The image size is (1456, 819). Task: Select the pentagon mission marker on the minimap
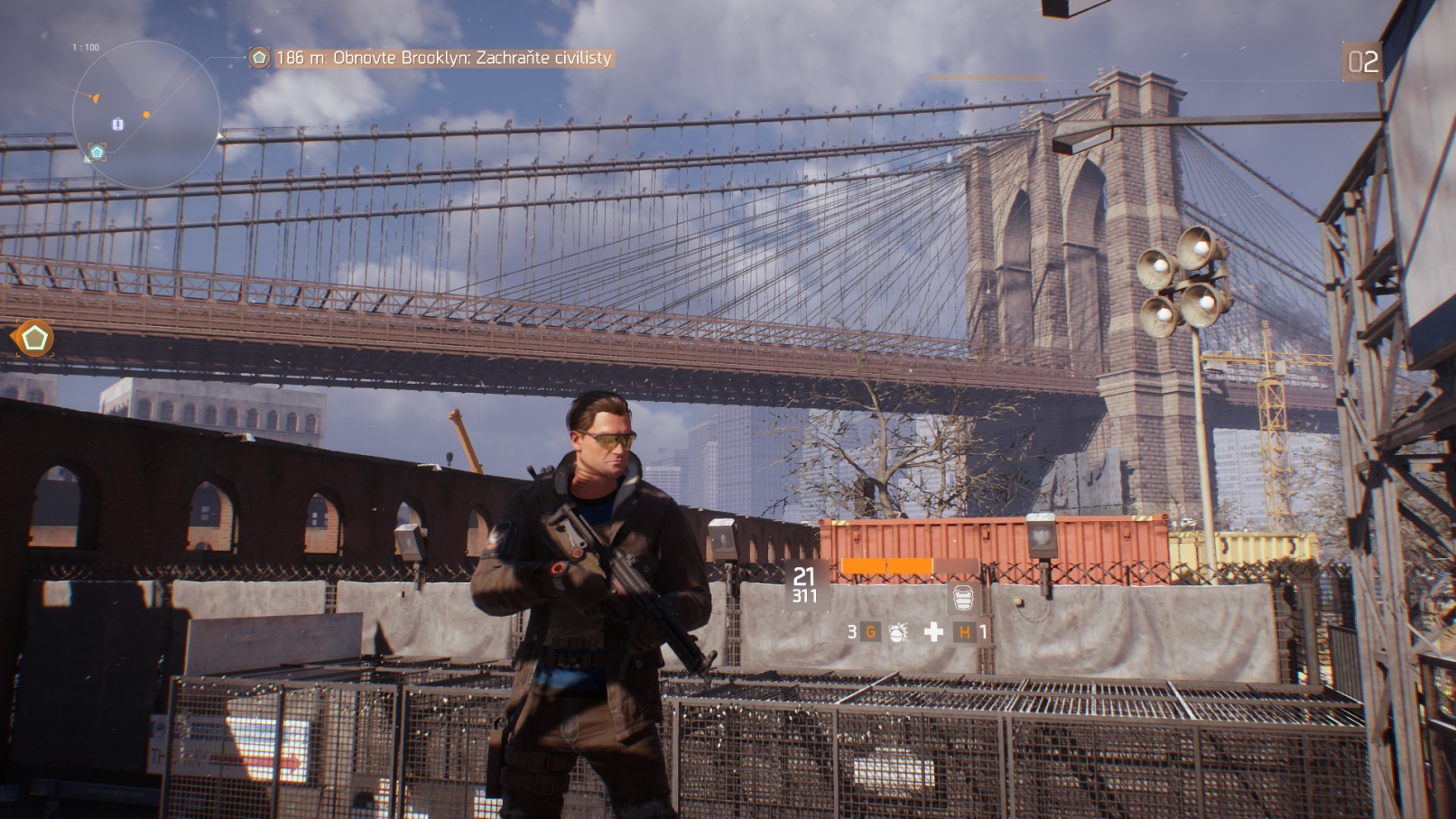pyautogui.click(x=97, y=152)
